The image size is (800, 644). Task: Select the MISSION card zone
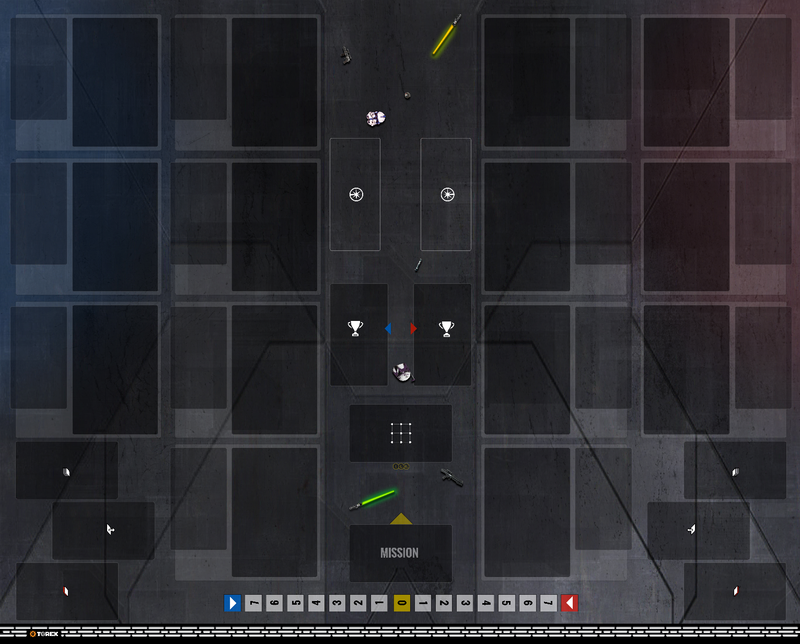tap(400, 553)
